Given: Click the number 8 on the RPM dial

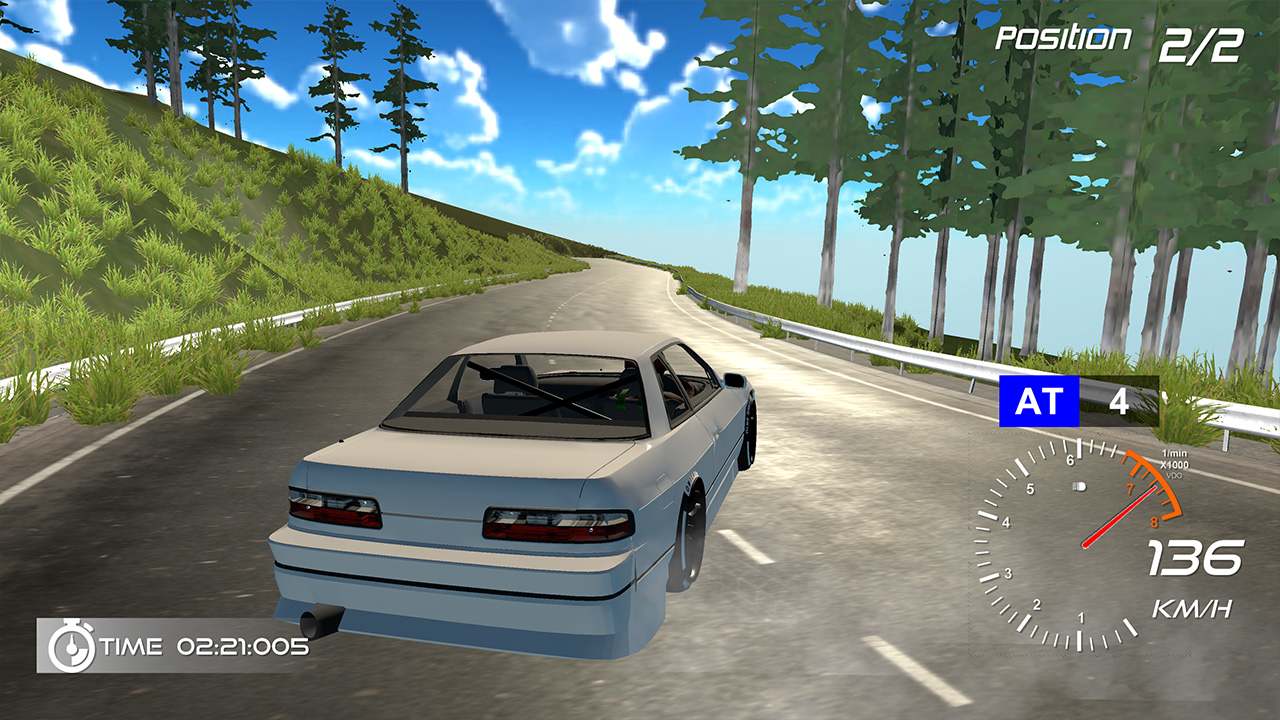Looking at the screenshot, I should [x=1155, y=520].
